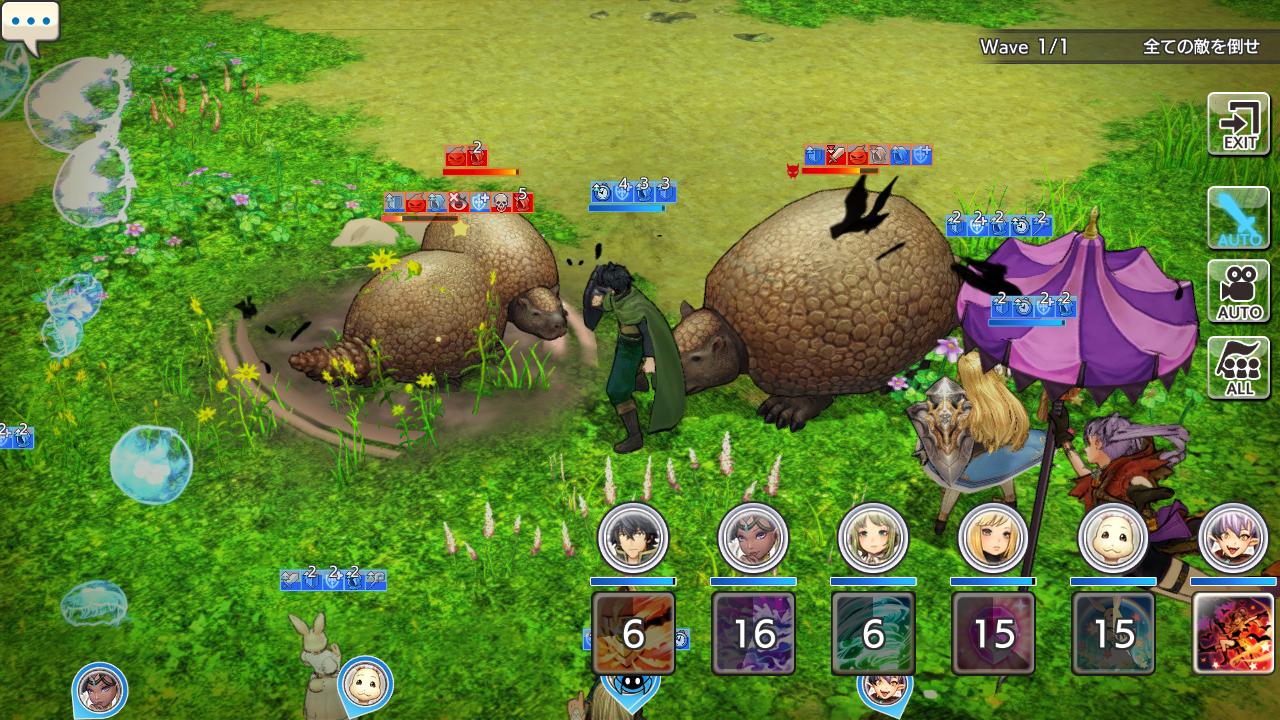The image size is (1280, 720).
Task: Select the white fluffy creature portrait
Action: [1113, 538]
